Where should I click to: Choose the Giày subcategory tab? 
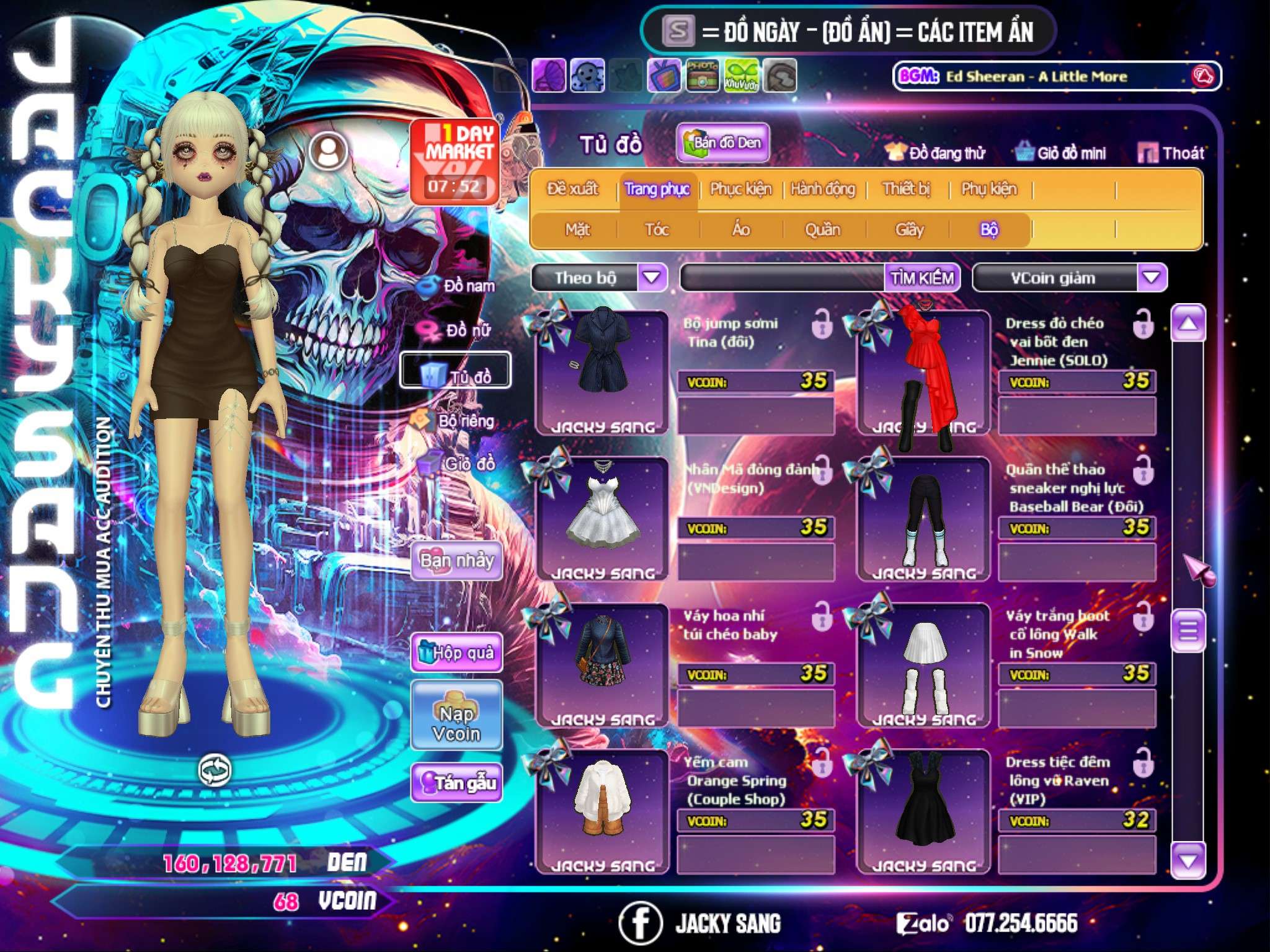tap(909, 229)
